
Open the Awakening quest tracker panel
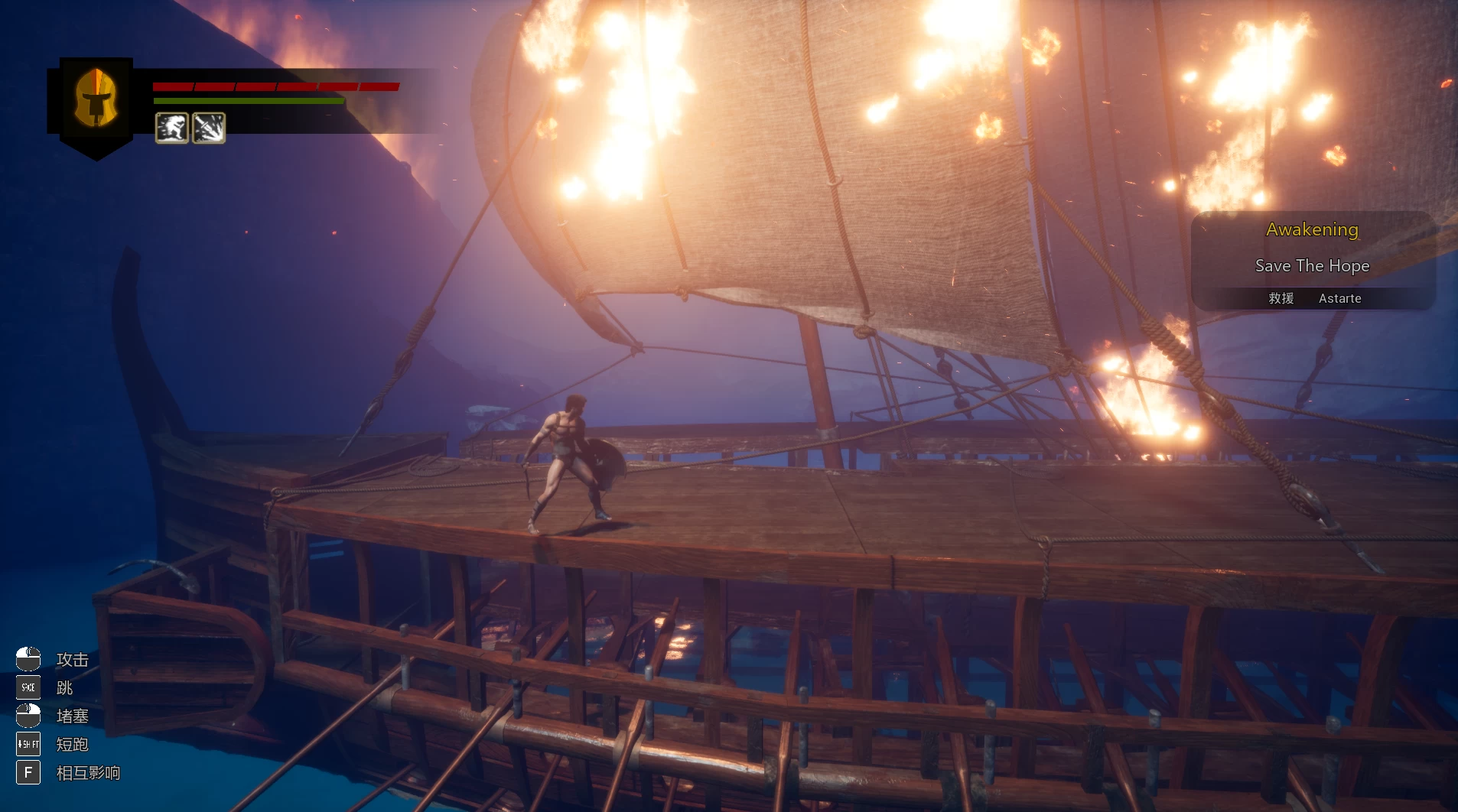tap(1313, 261)
